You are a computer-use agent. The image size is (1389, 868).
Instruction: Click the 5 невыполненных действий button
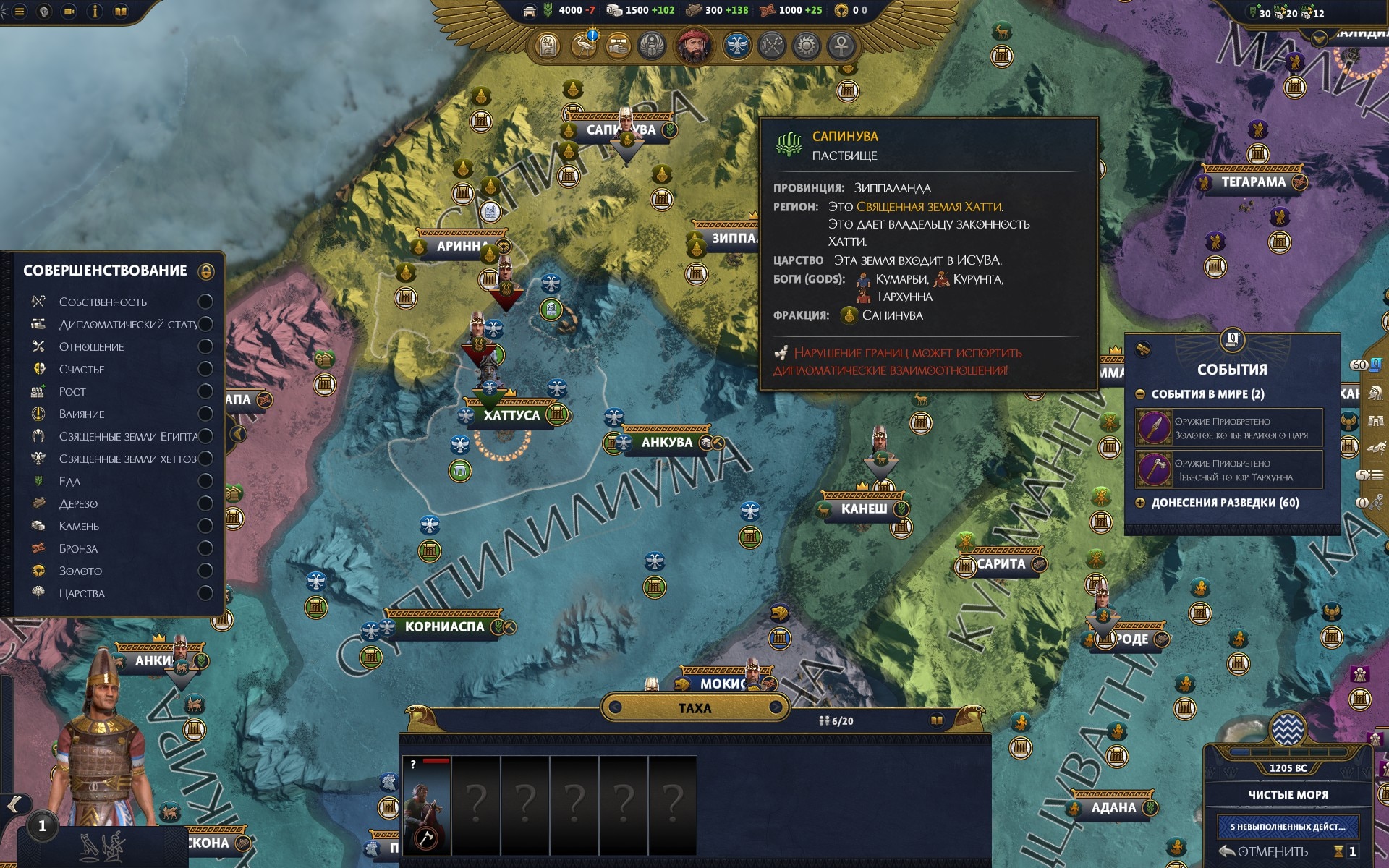1288,826
